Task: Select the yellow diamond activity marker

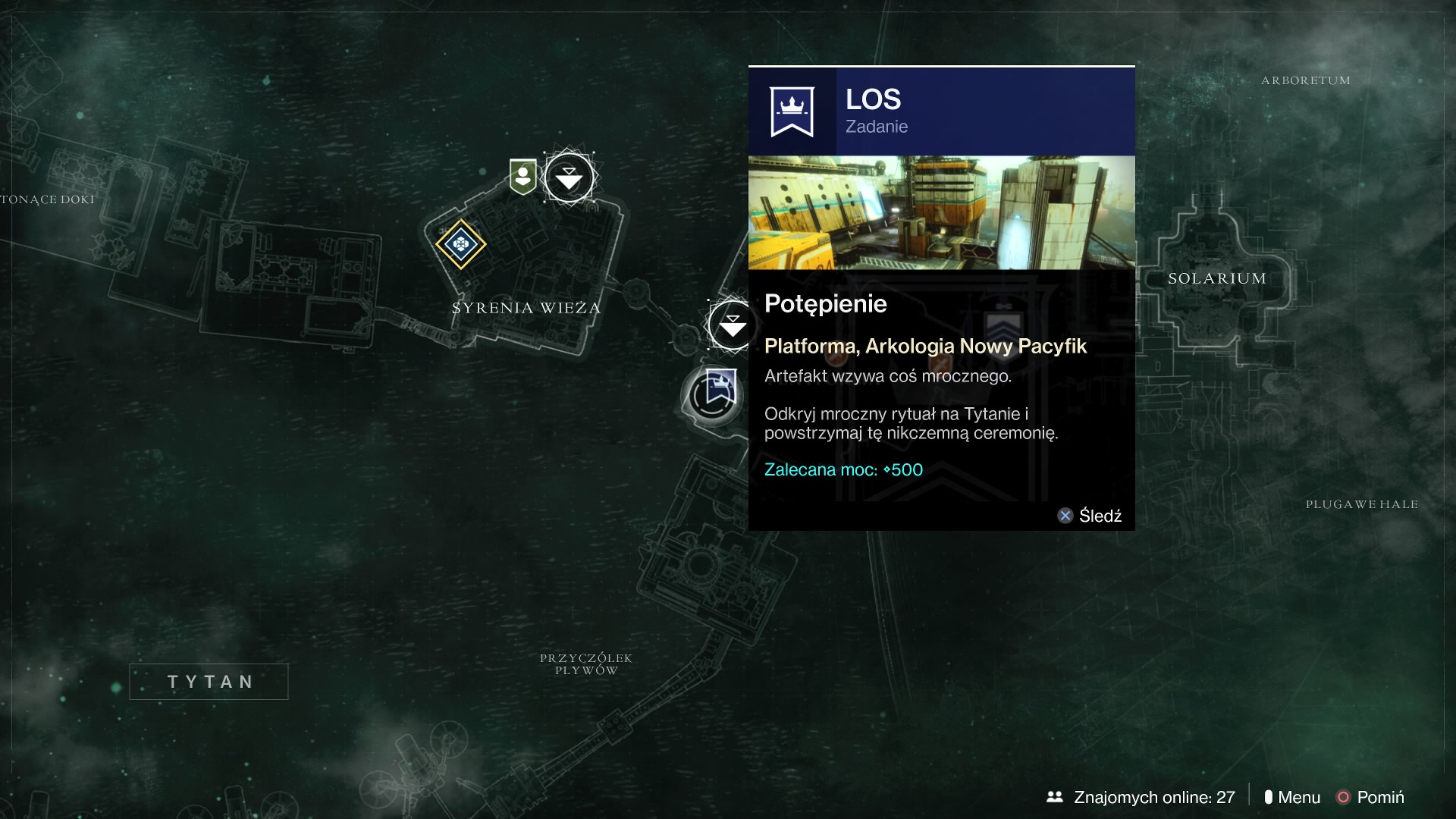Action: pos(460,244)
